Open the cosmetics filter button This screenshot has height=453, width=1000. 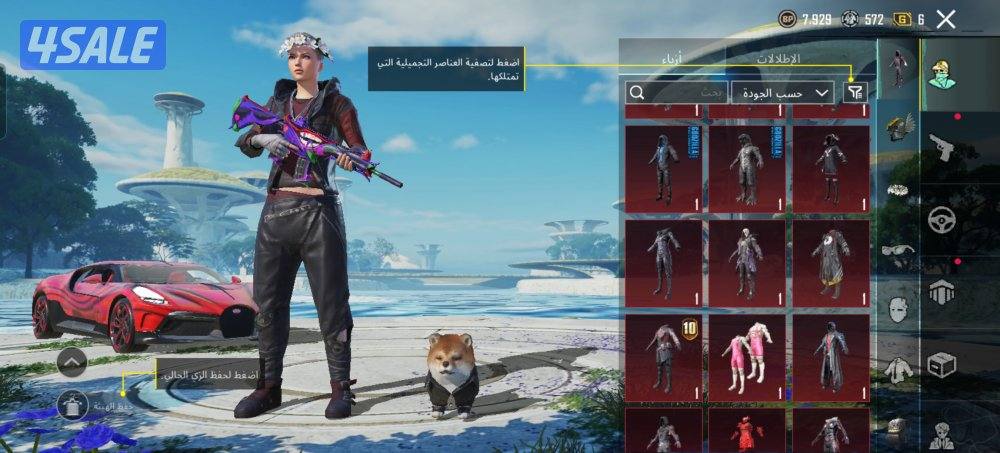856,92
